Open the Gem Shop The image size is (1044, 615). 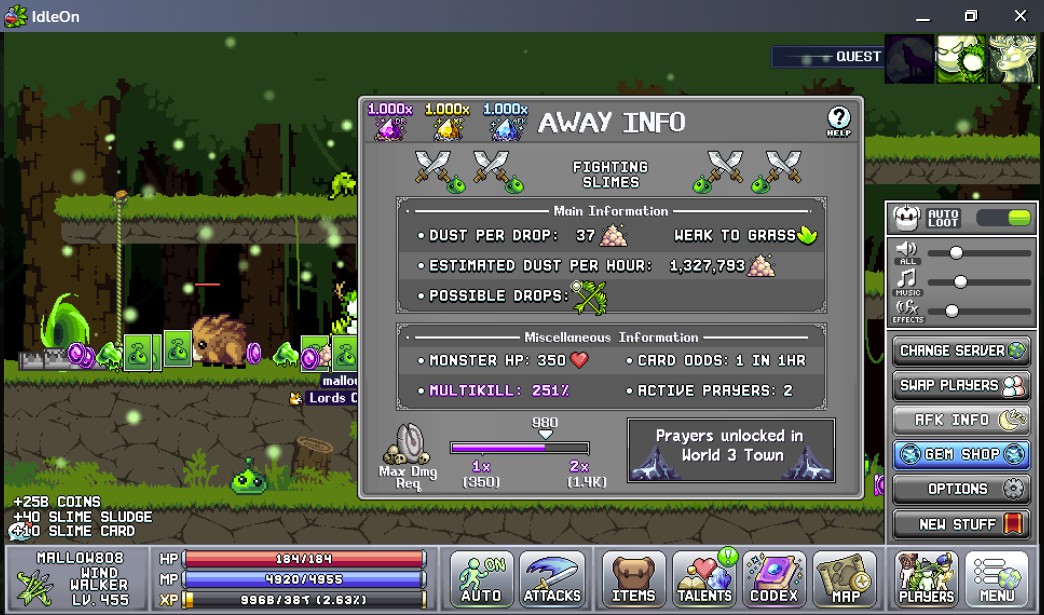pyautogui.click(x=960, y=454)
